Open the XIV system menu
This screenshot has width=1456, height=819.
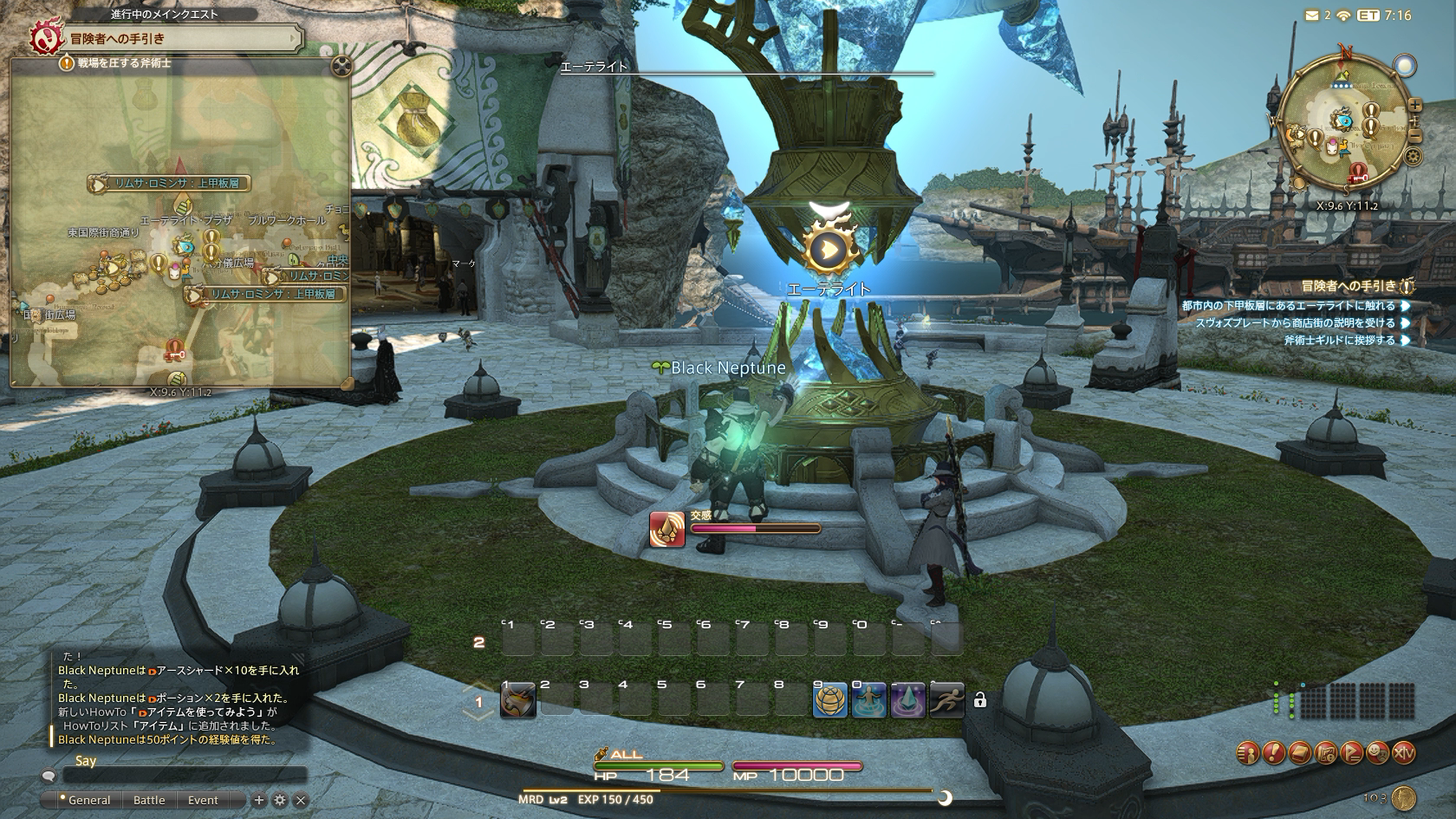click(x=1404, y=753)
